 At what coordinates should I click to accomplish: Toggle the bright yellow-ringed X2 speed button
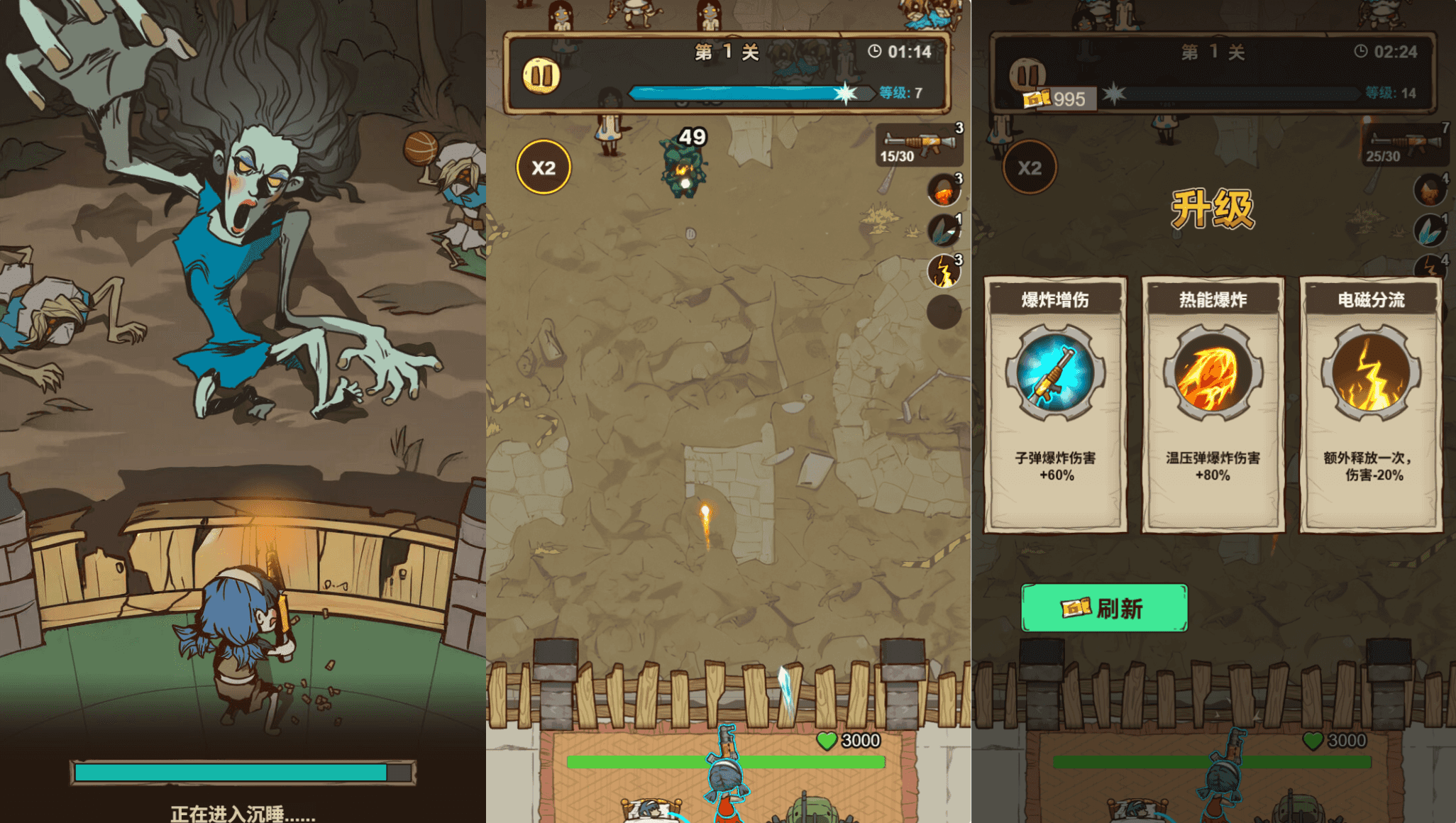click(544, 167)
